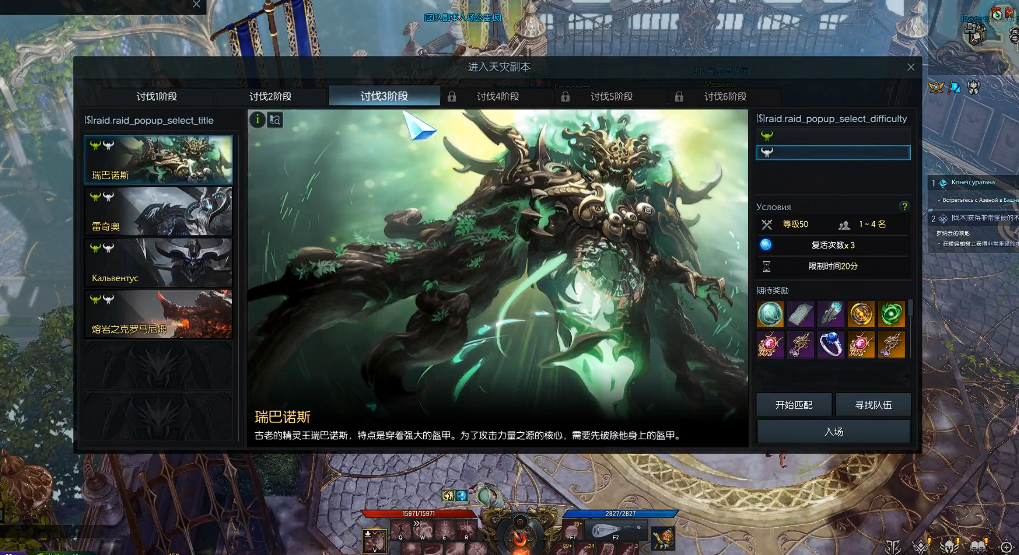Close the raid entry window

(910, 67)
